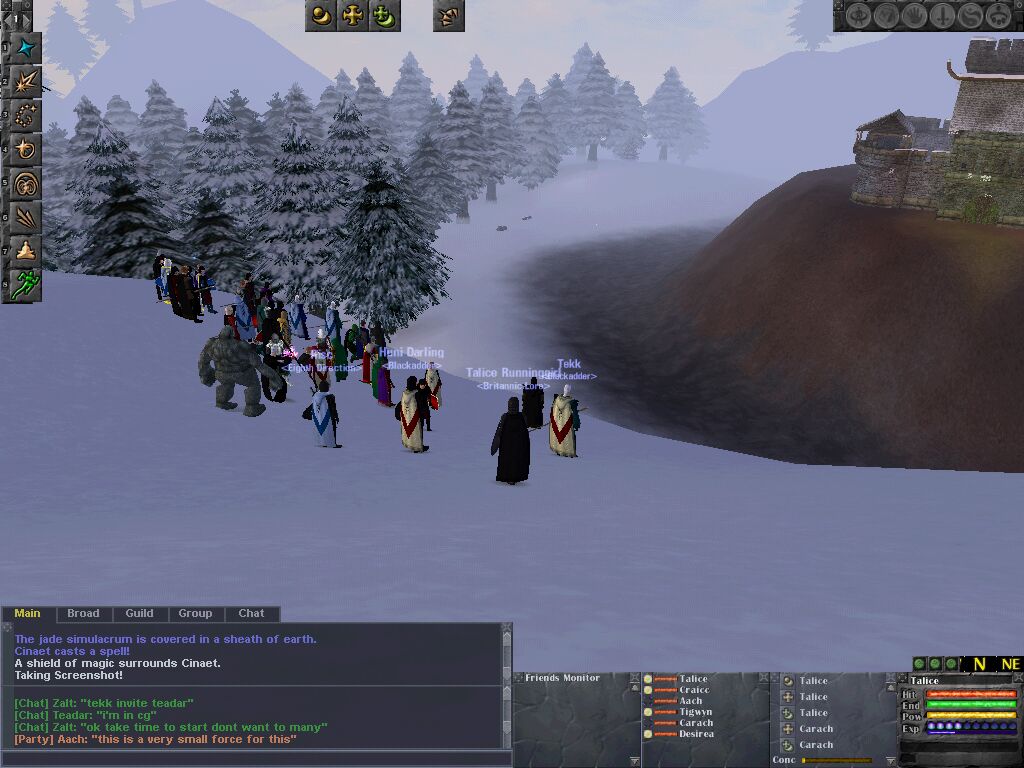
Task: Click the gold cross buff icon at top
Action: [353, 16]
